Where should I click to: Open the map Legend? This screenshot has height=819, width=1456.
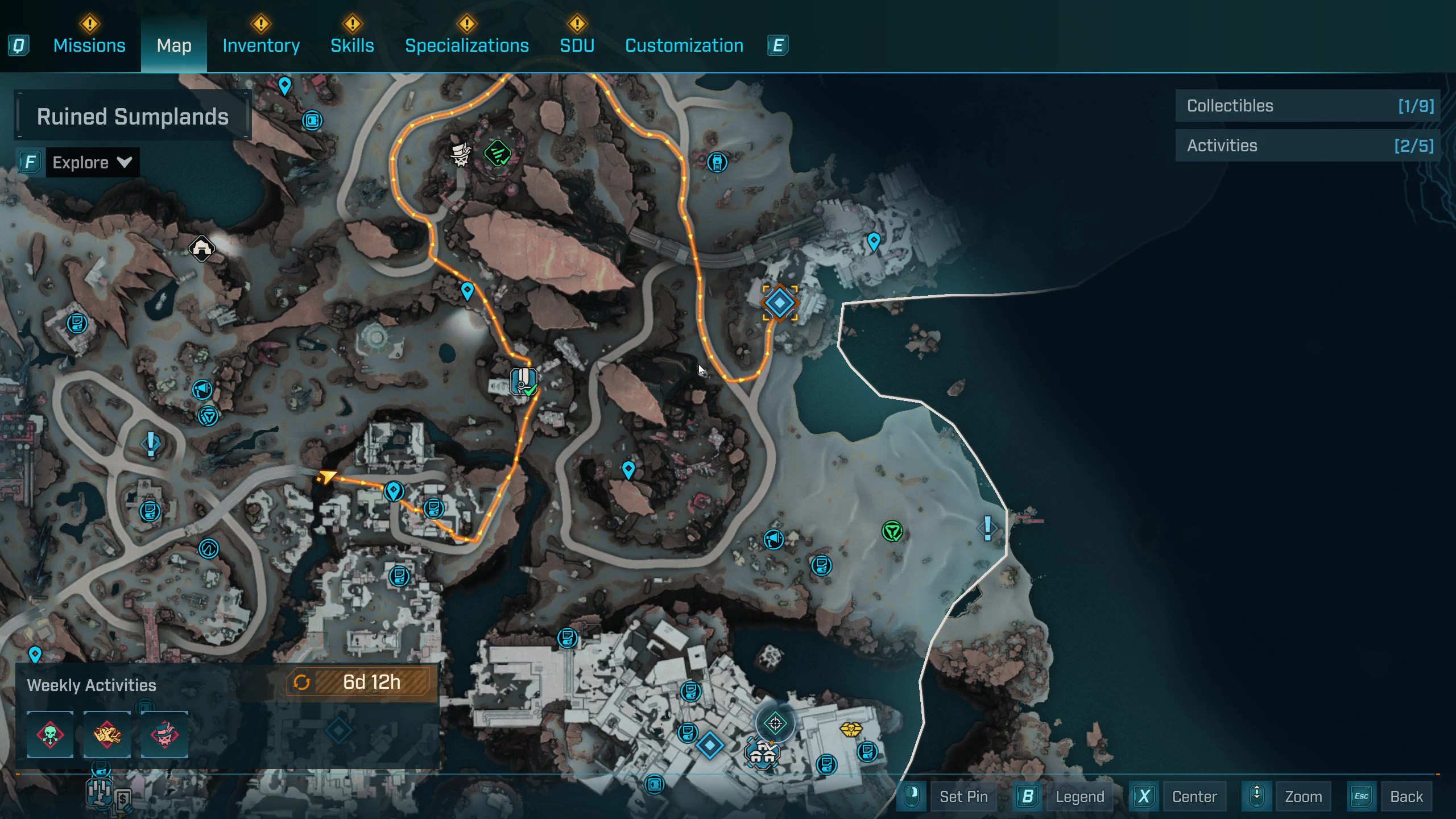click(x=1079, y=796)
